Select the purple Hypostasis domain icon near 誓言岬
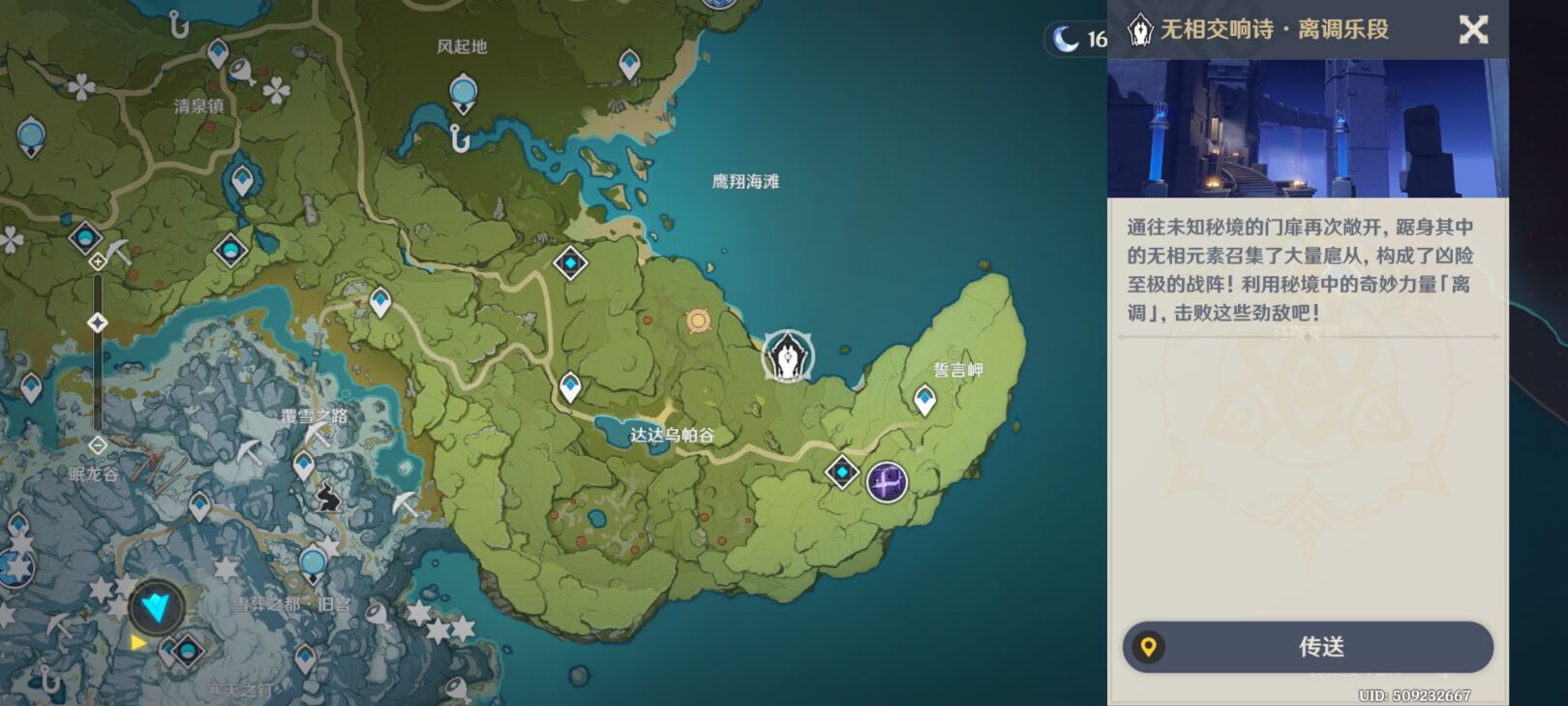Viewport: 1568px width, 706px height. tap(886, 481)
